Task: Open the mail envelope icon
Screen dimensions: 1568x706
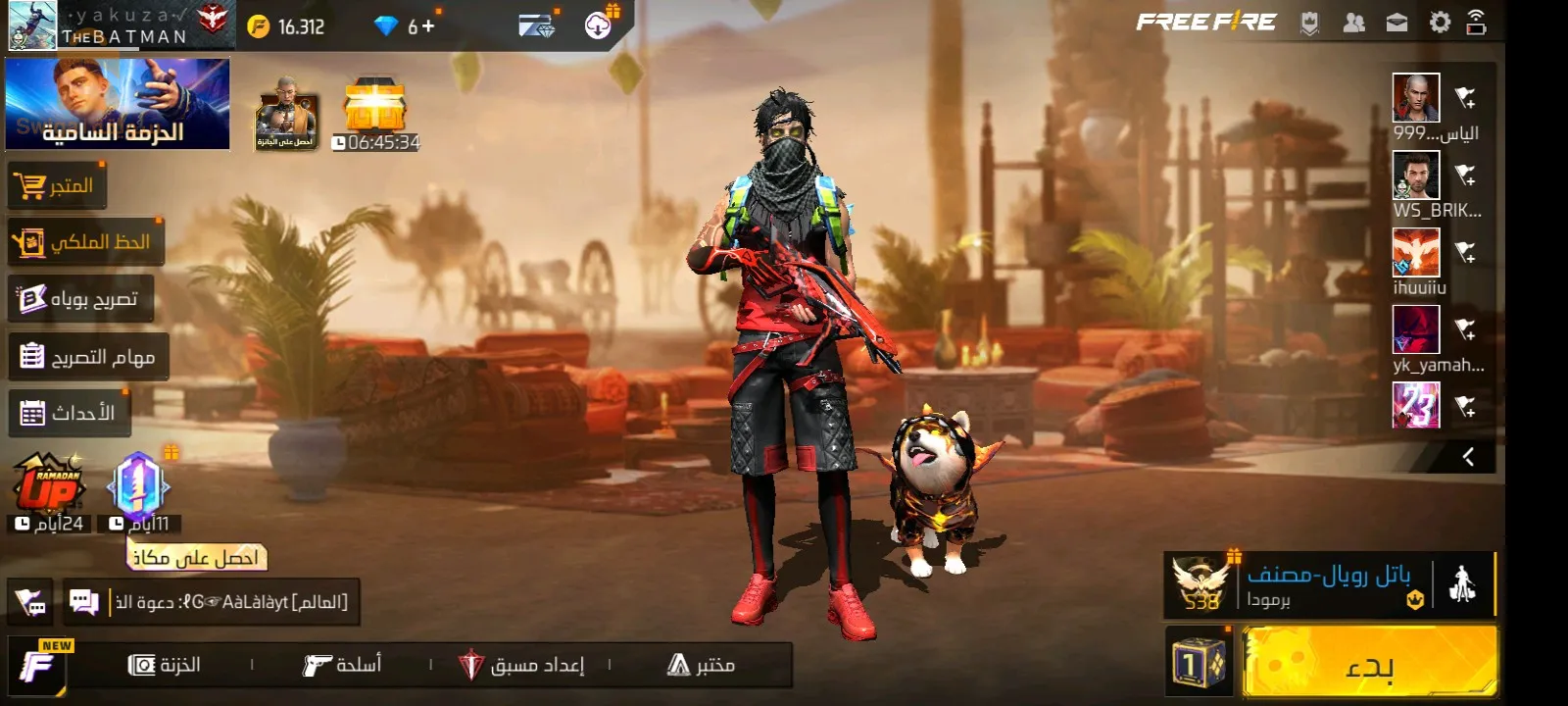Action: [x=1396, y=23]
